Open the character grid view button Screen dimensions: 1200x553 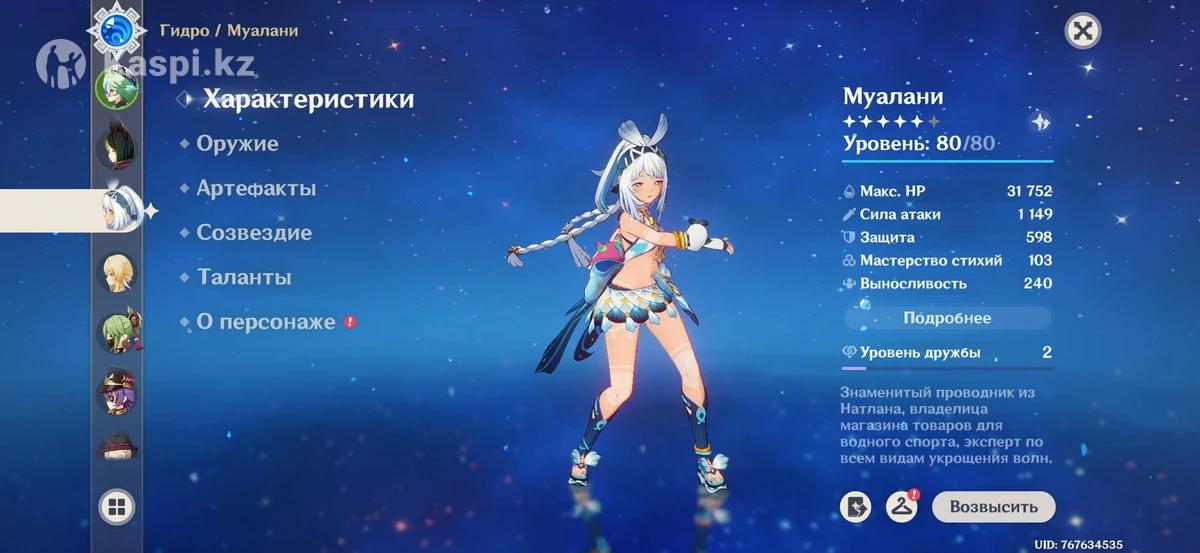coord(116,507)
